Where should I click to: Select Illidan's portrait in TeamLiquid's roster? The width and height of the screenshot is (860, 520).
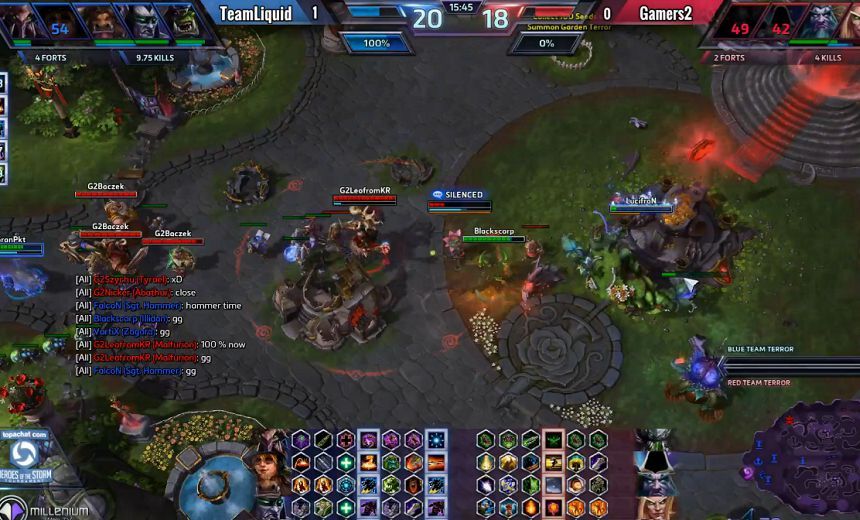point(139,22)
